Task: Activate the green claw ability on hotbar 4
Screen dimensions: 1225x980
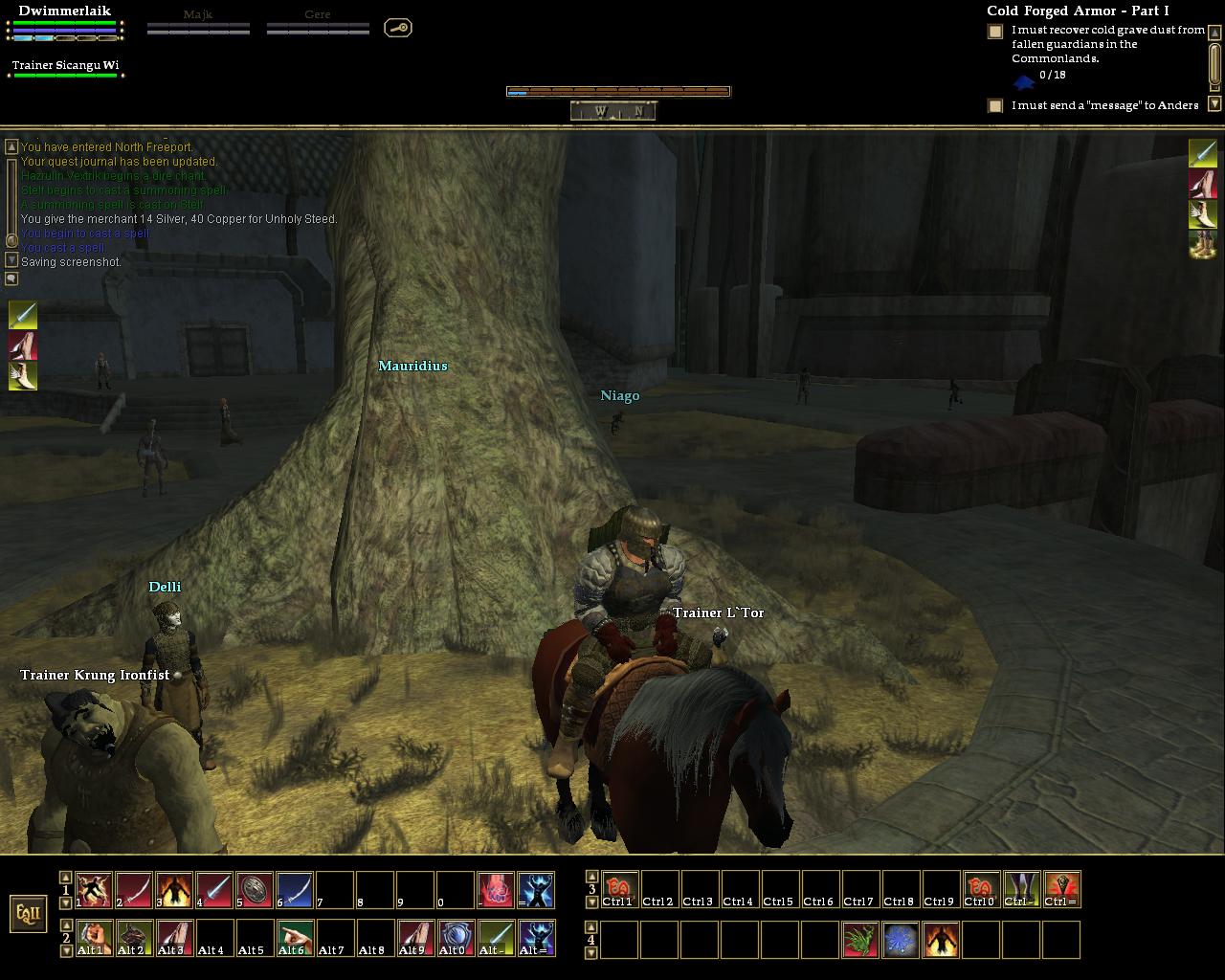Action: click(x=860, y=940)
